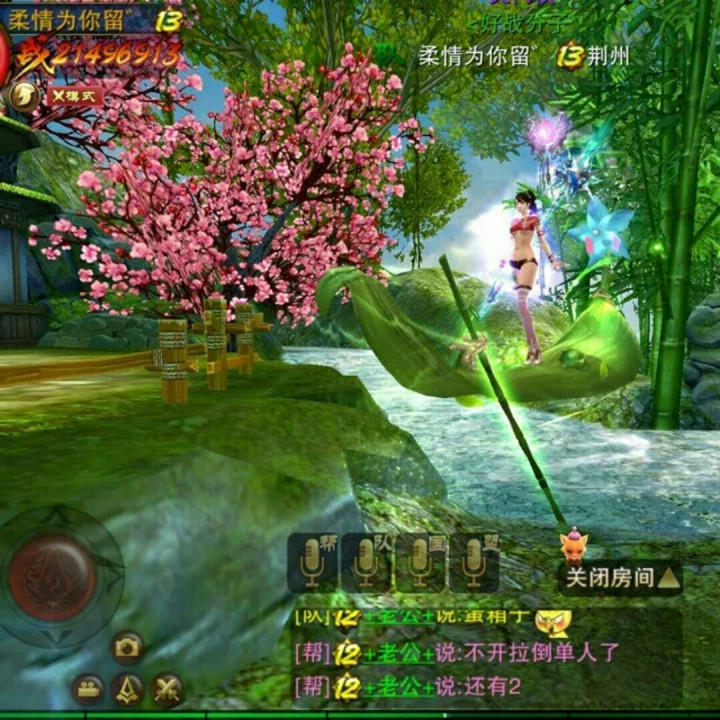Tap the 盟 alliance voice microphone
720x720 pixels.
click(x=474, y=562)
